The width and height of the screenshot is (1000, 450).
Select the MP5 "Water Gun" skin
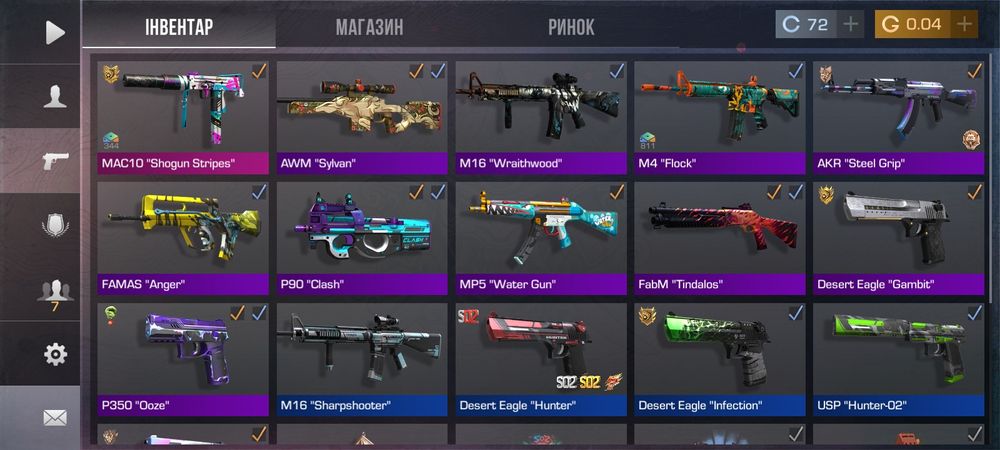click(x=541, y=237)
